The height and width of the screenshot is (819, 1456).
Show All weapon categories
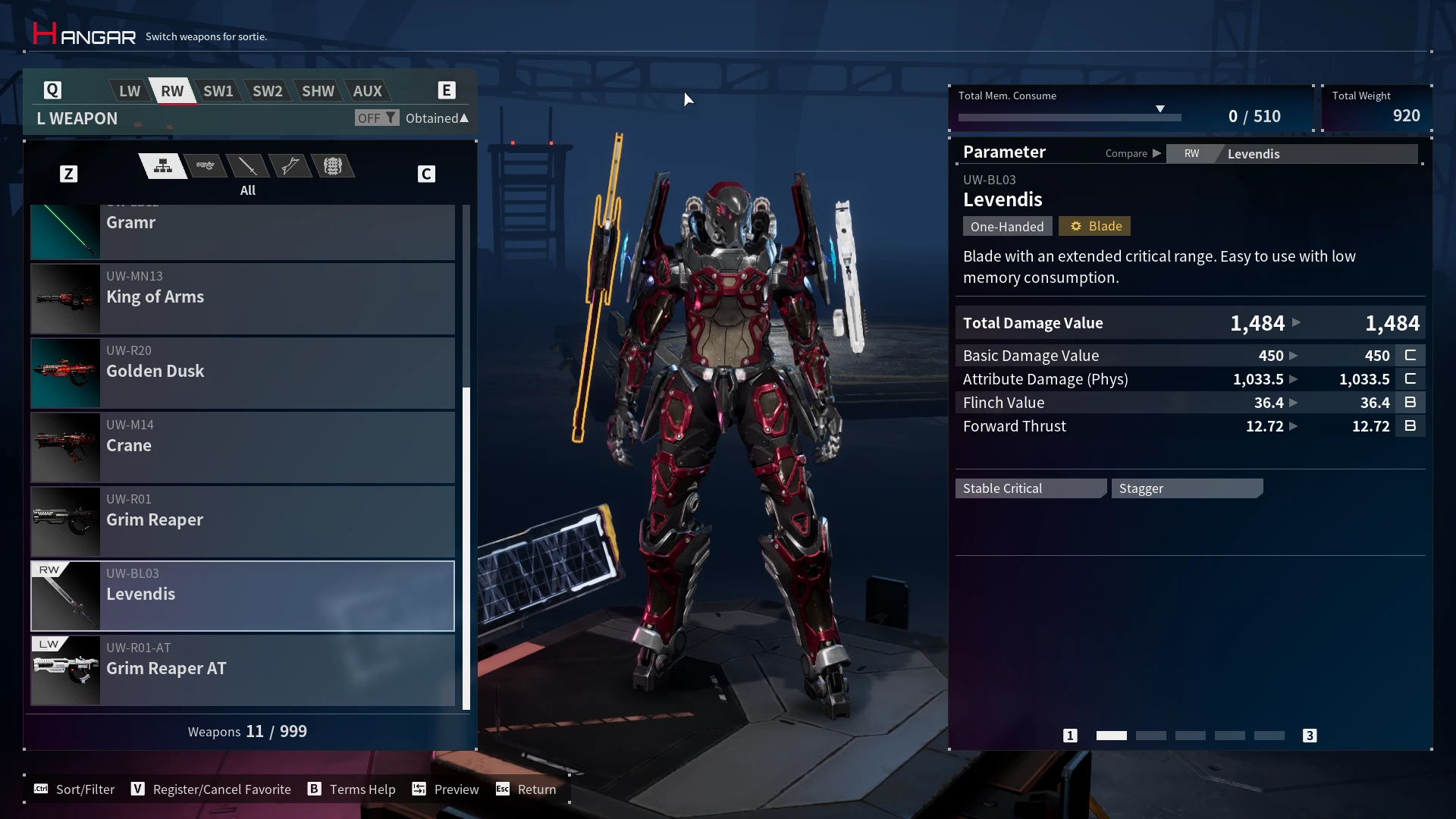pos(163,166)
